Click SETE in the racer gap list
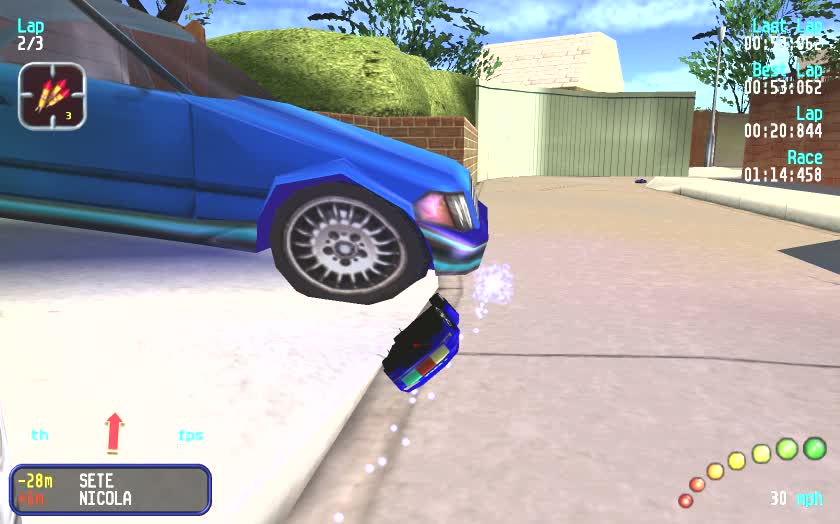Image resolution: width=840 pixels, height=524 pixels. pos(96,481)
